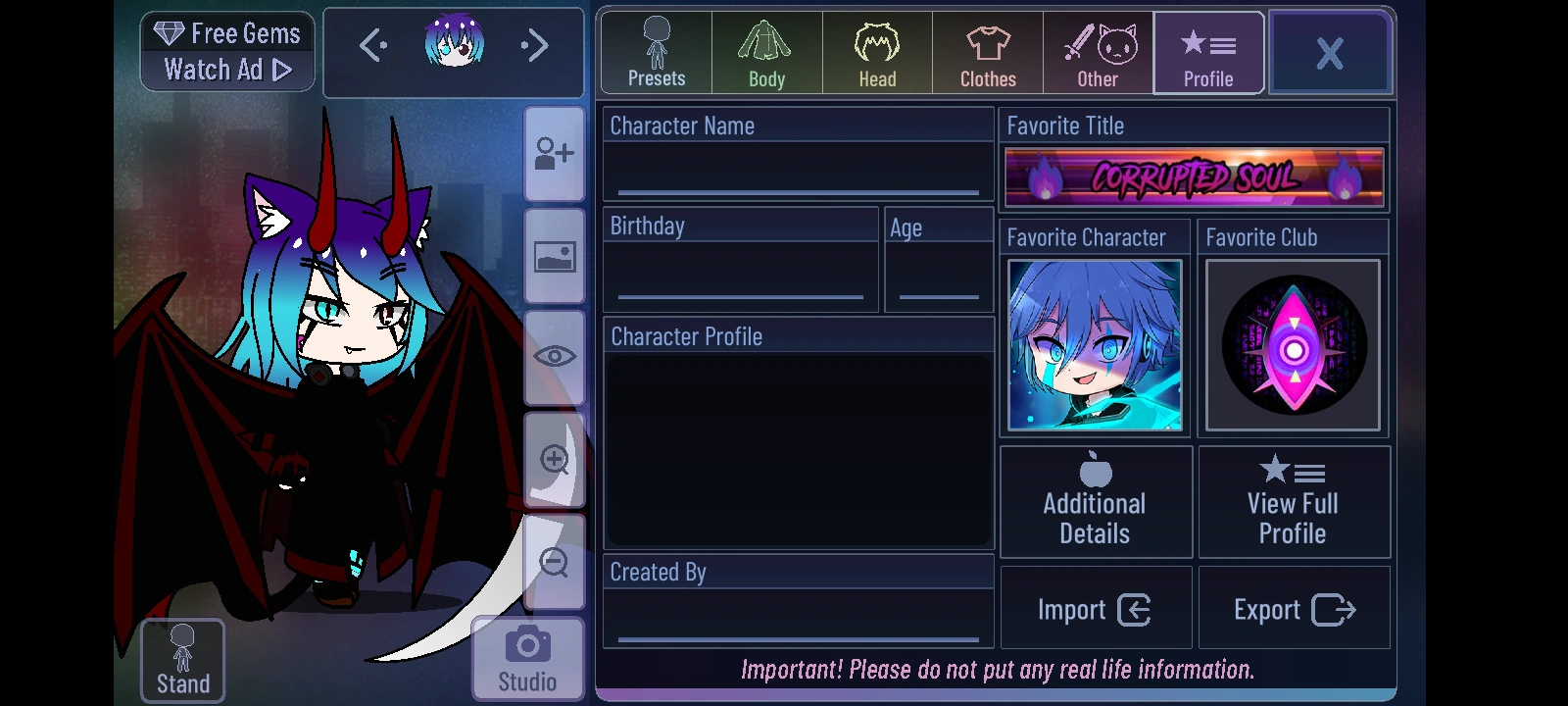1568x706 pixels.
Task: Click View Full Profile
Action: 1294,501
